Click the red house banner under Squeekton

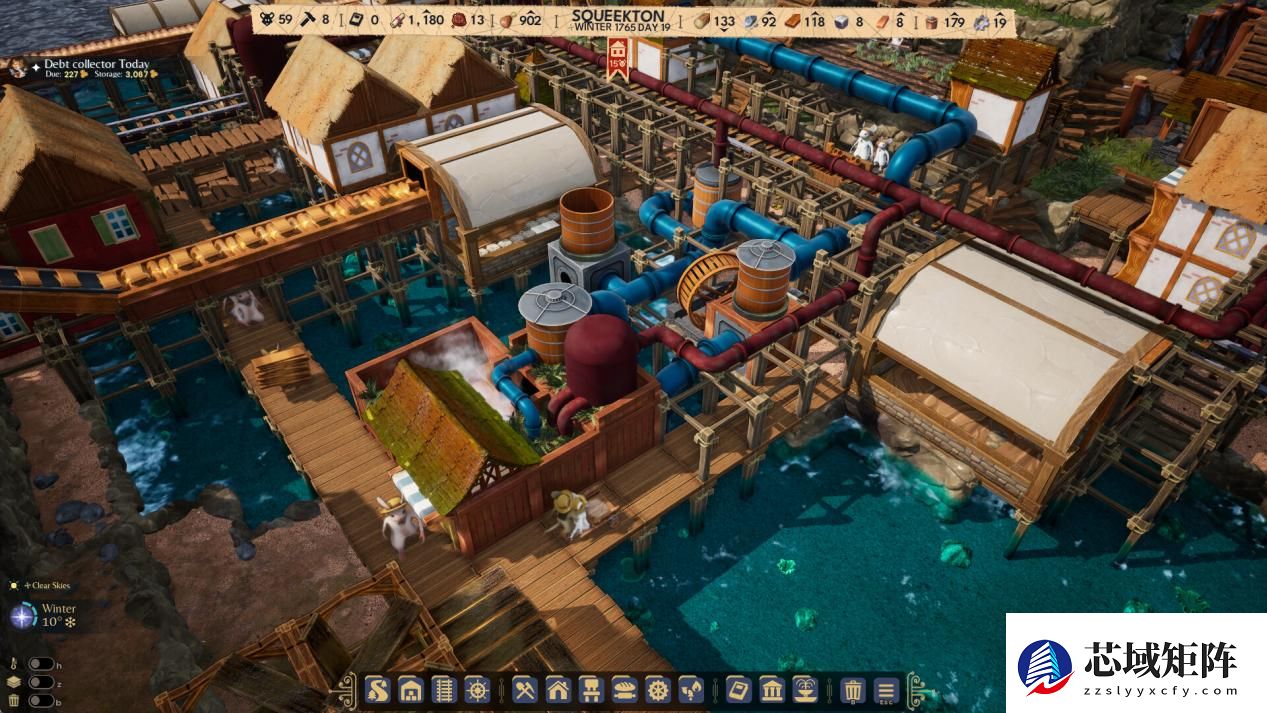[617, 56]
